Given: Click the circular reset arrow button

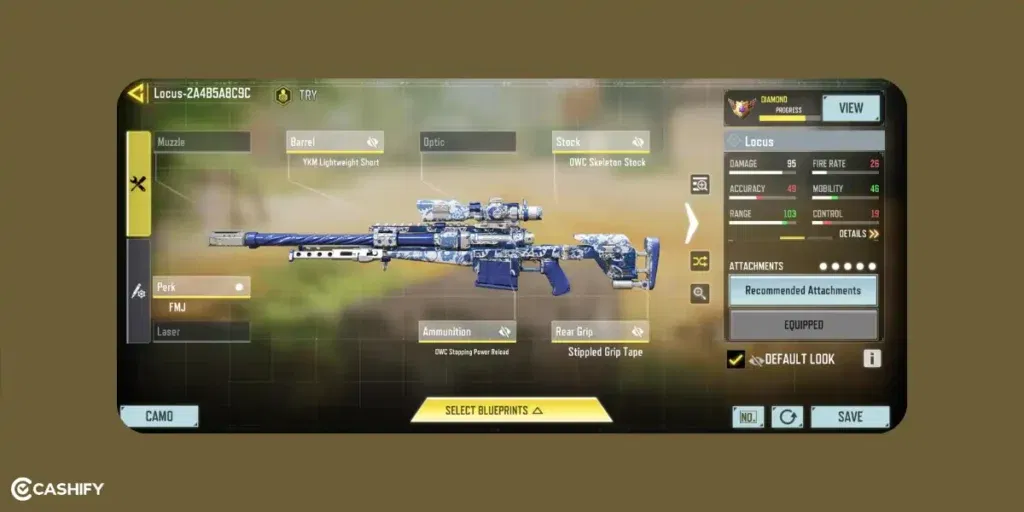Looking at the screenshot, I should click(x=787, y=417).
